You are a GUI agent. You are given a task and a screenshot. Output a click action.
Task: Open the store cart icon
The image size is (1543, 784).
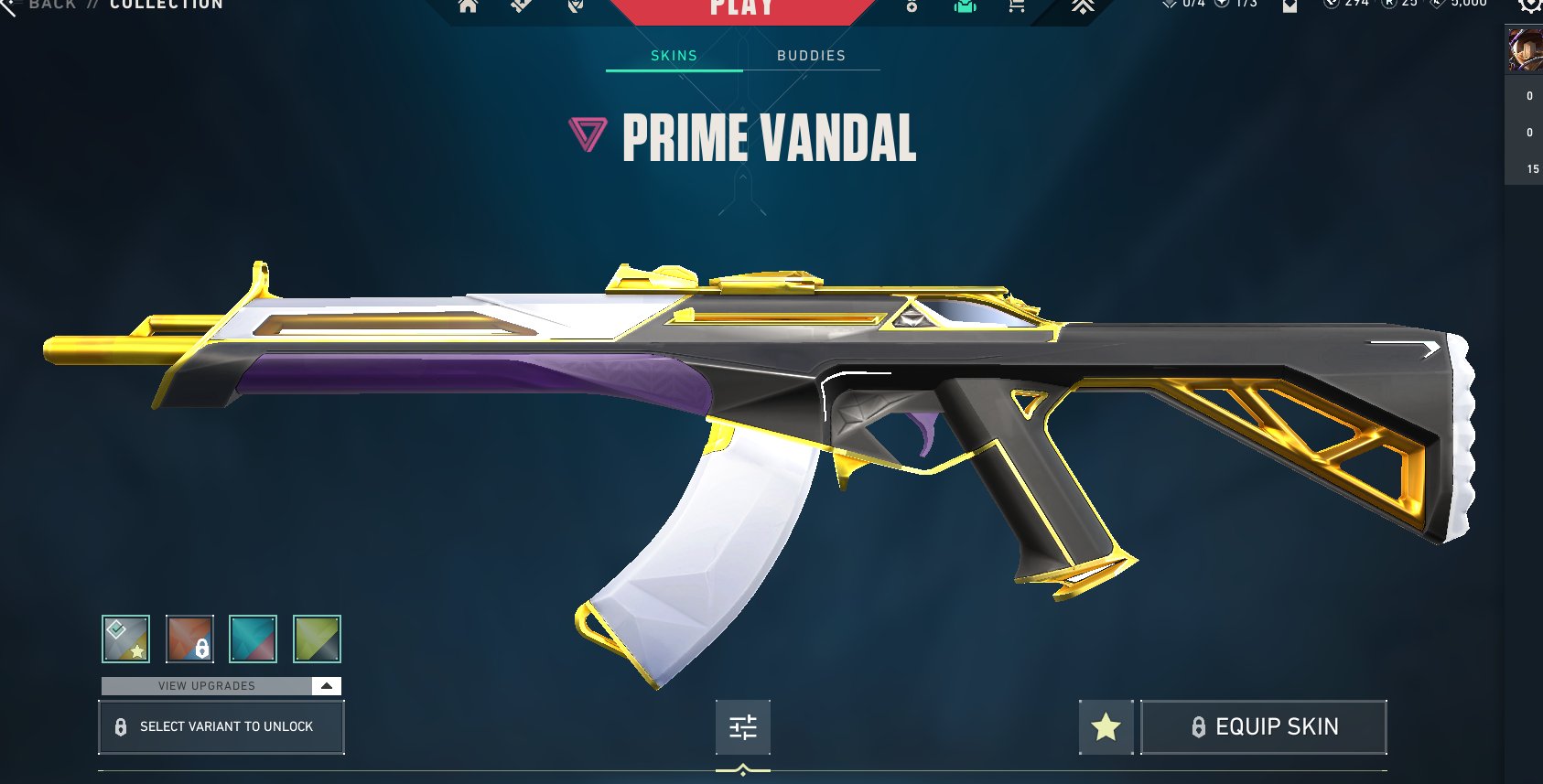1016,6
